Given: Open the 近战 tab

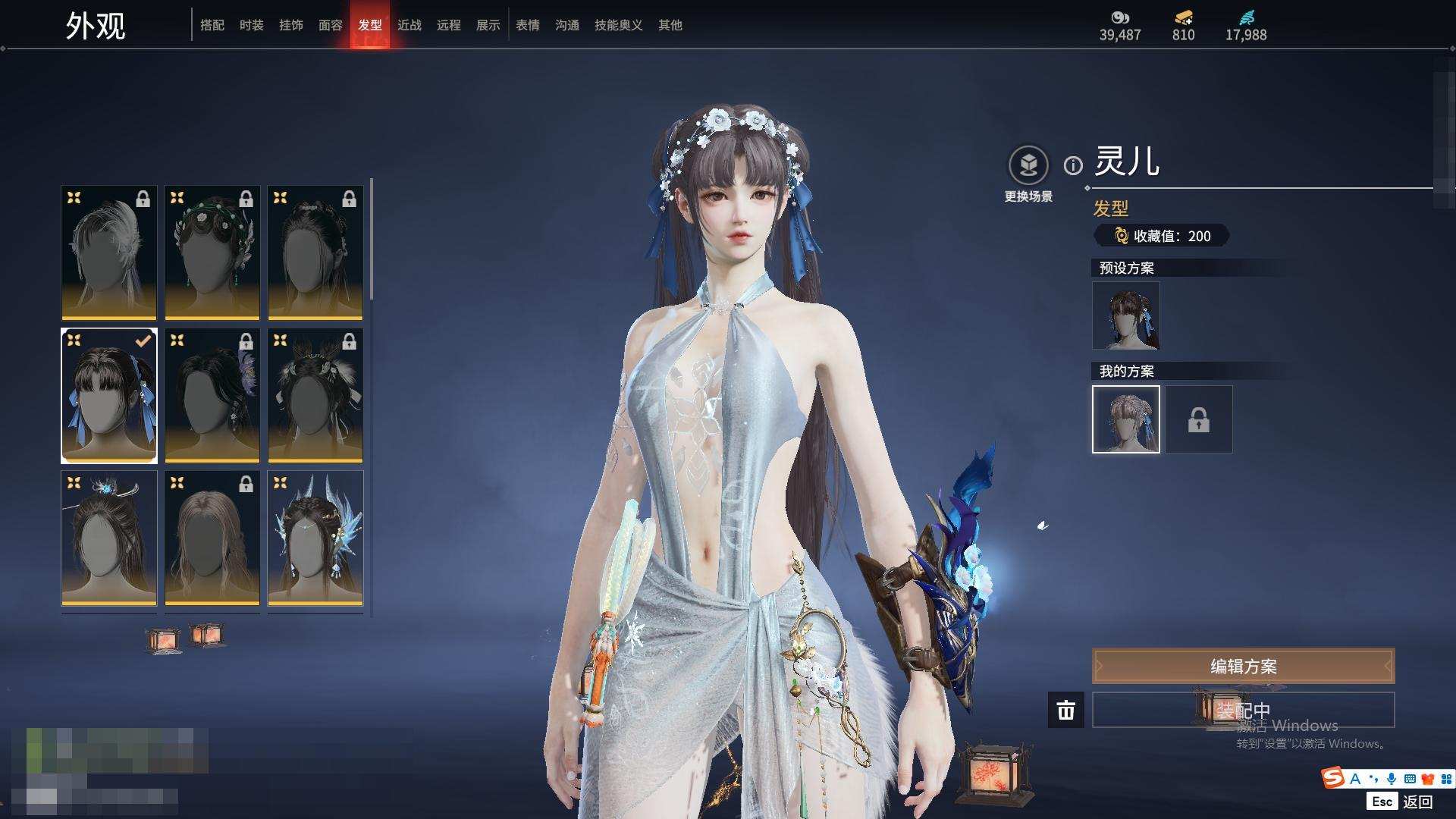Looking at the screenshot, I should click(409, 25).
